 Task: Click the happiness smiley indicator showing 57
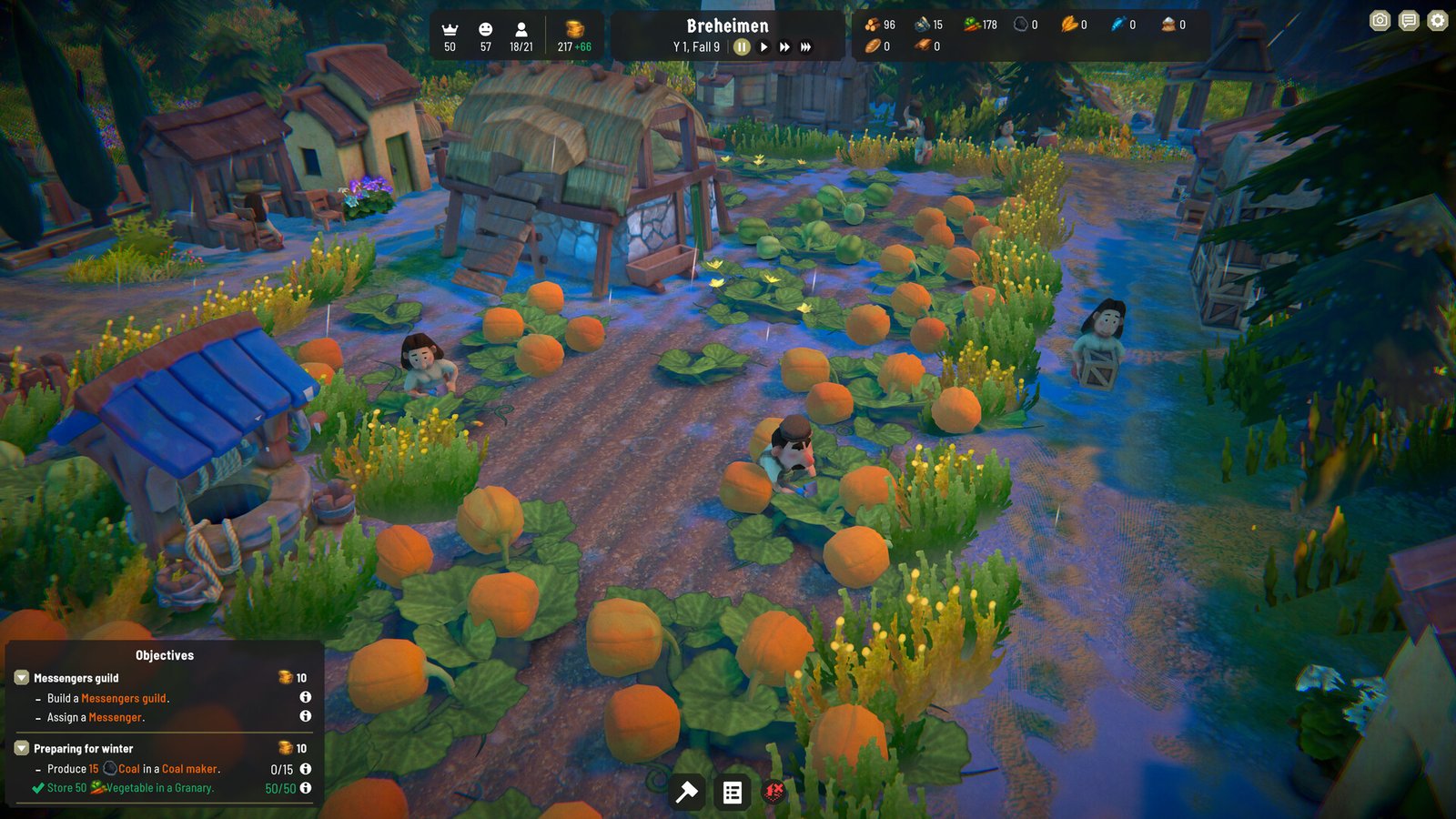pos(485,29)
